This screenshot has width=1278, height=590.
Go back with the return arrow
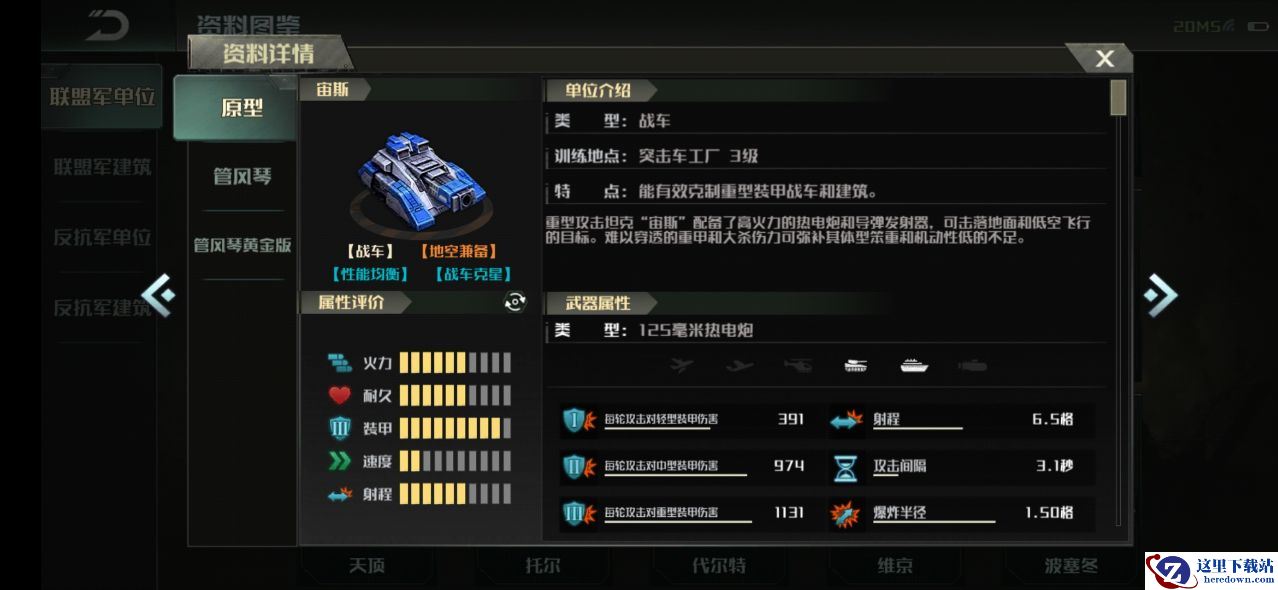(107, 25)
